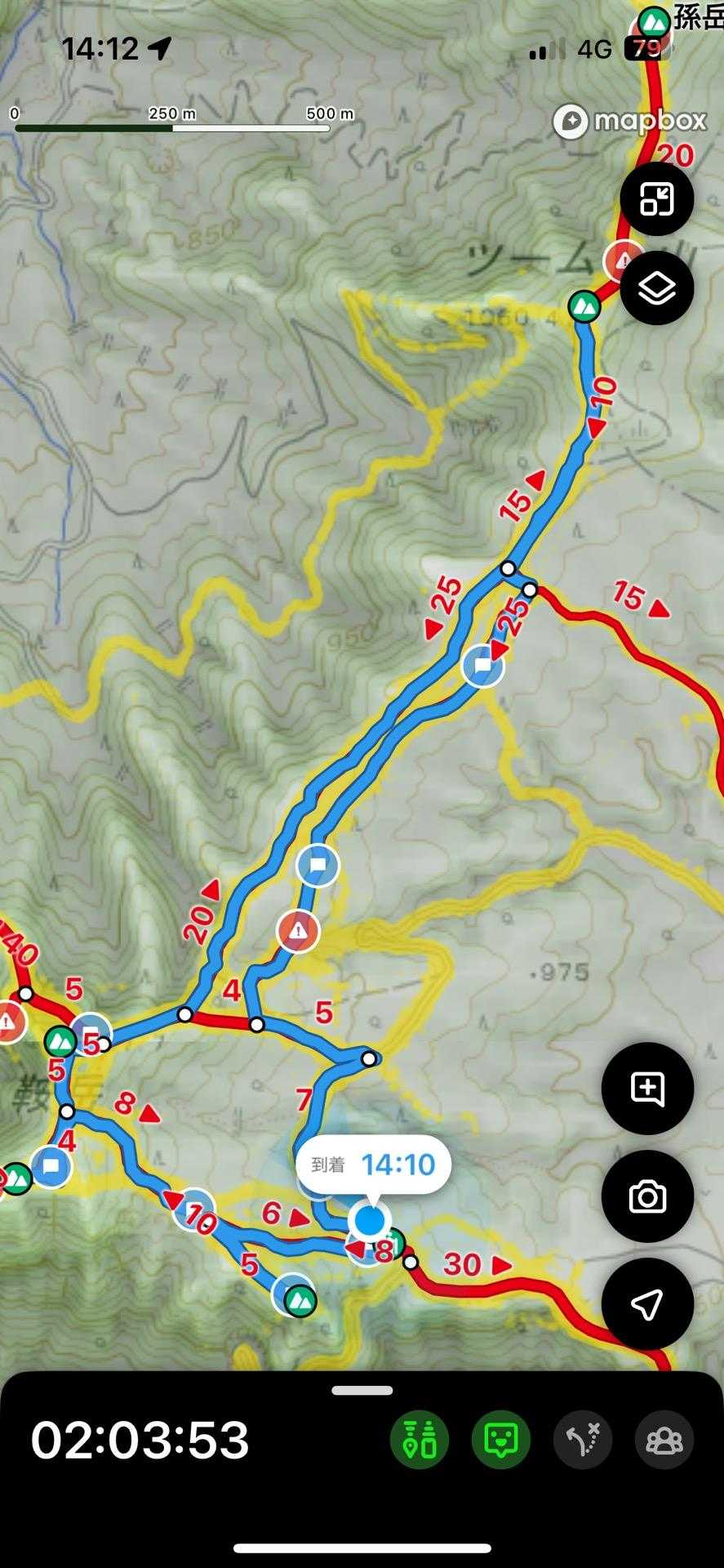
Task: Select the 孫岳 summit marker
Action: 653,22
